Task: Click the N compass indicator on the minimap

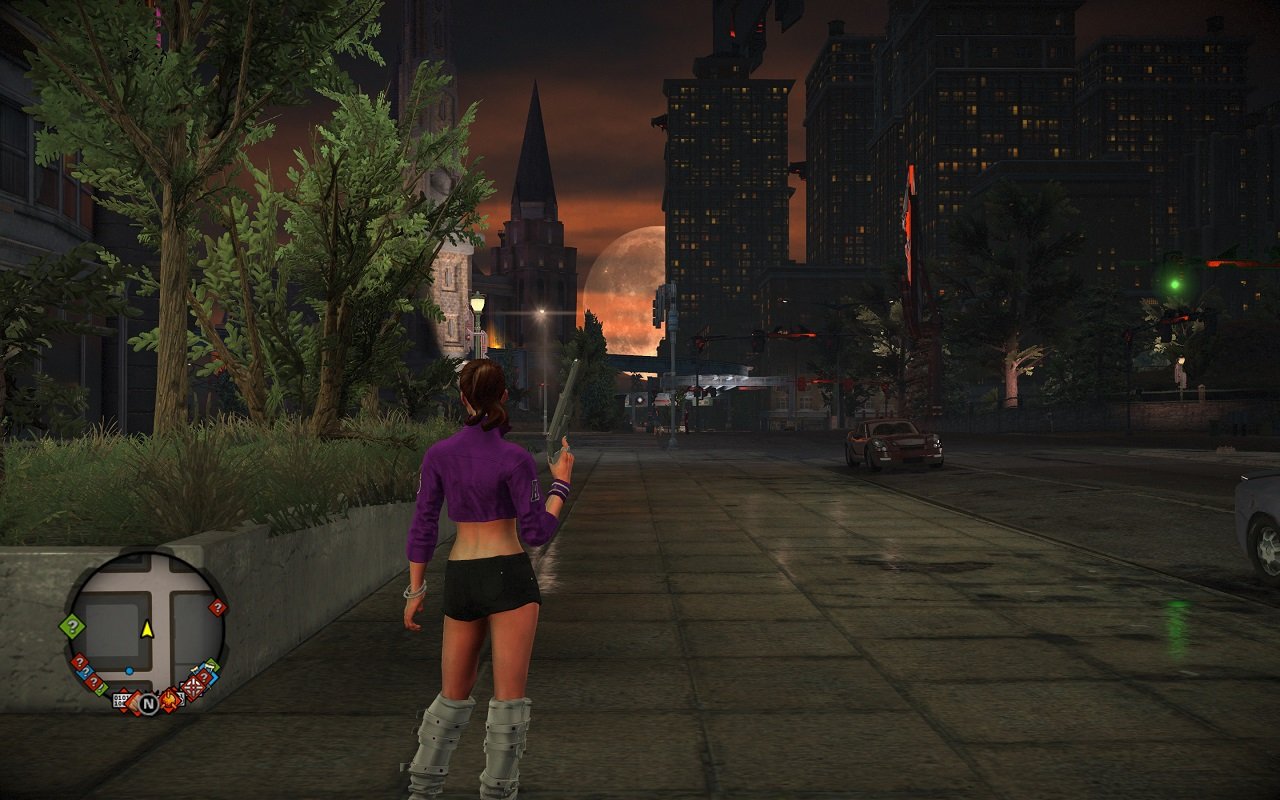Action: [149, 704]
